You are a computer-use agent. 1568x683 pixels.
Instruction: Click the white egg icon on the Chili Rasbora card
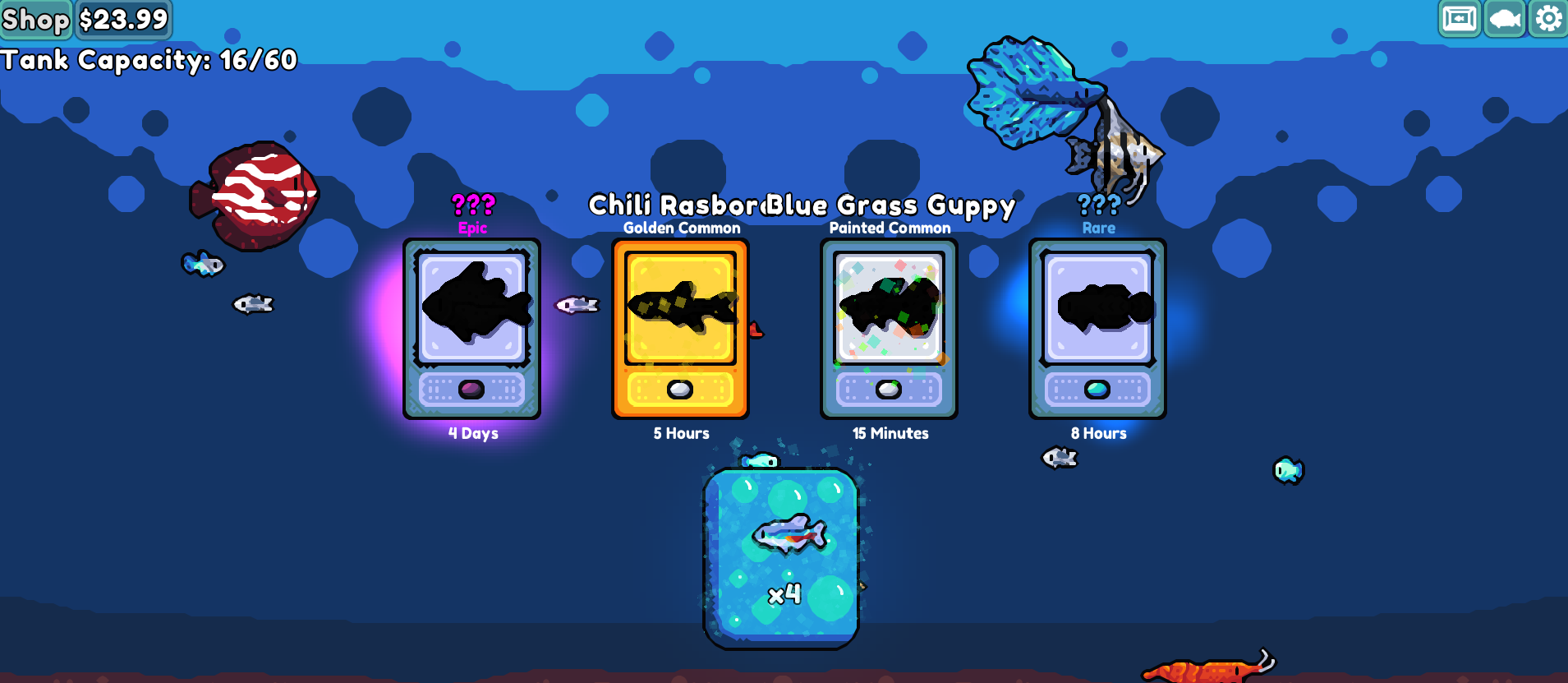point(680,388)
